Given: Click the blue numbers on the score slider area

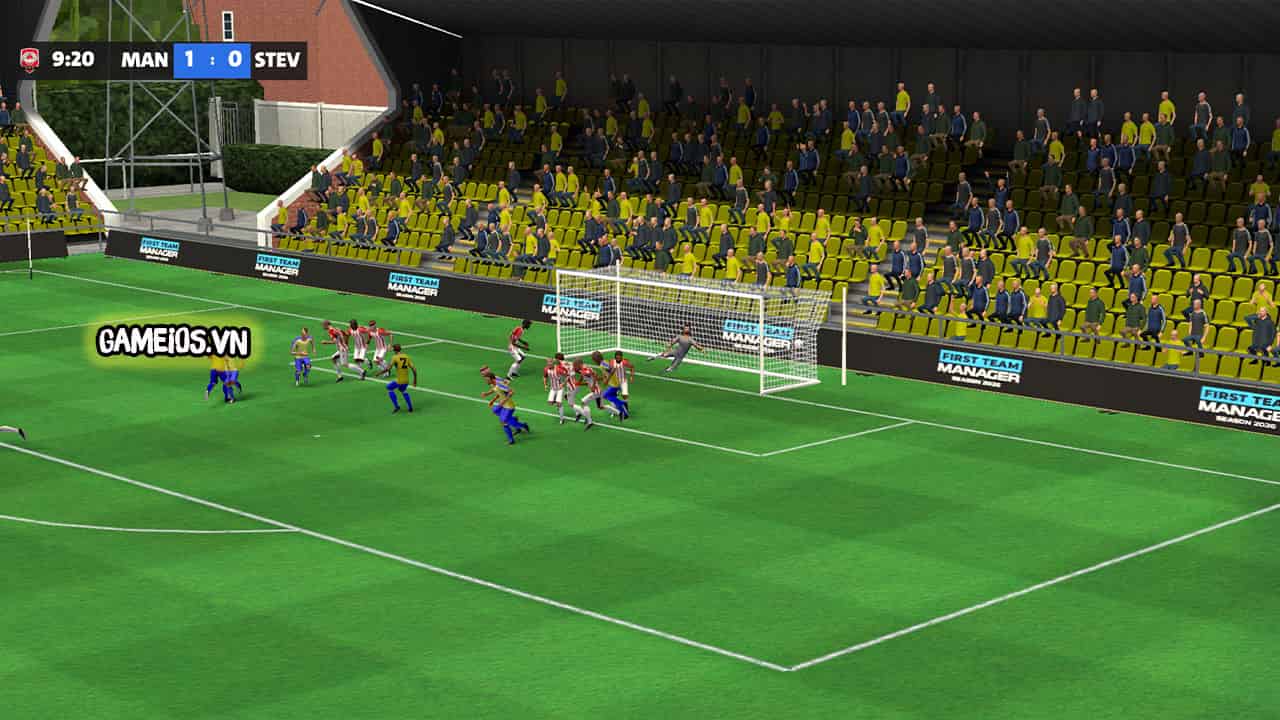Looking at the screenshot, I should click(212, 59).
